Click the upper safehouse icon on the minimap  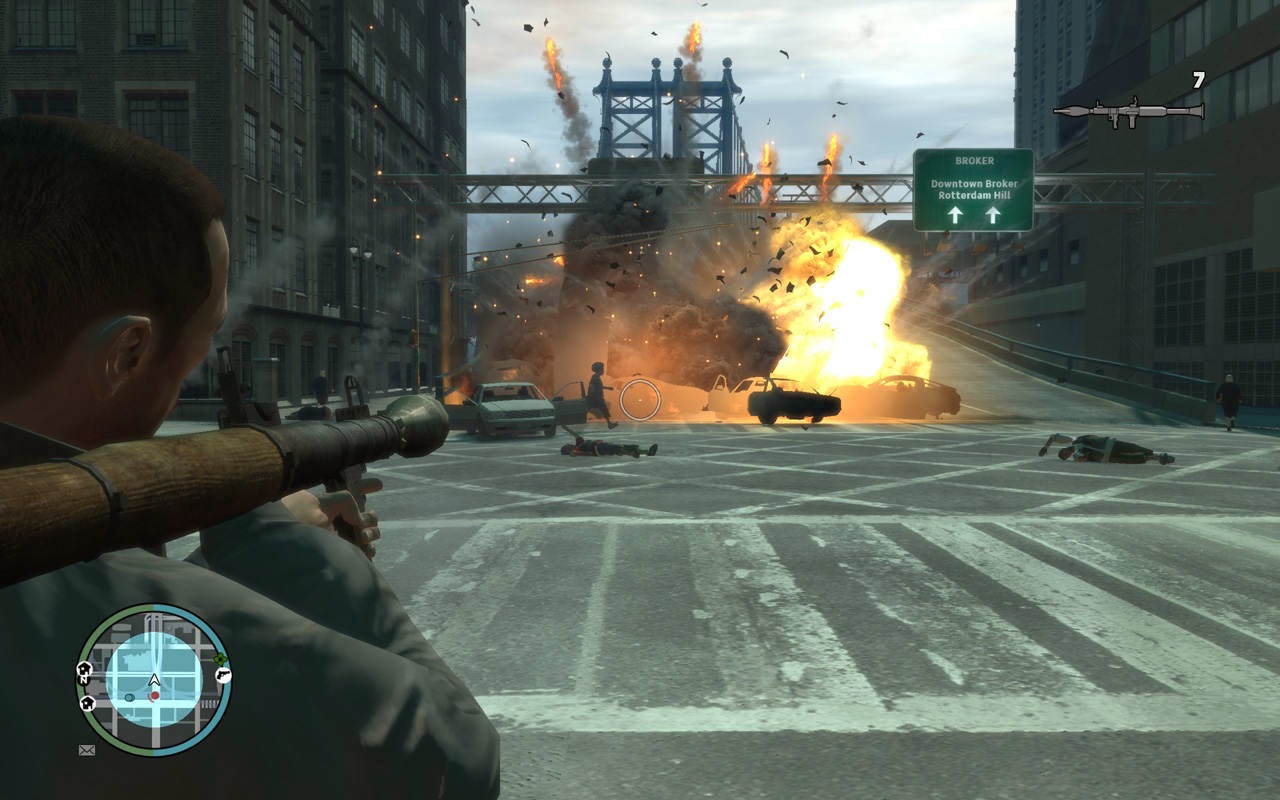tap(84, 668)
